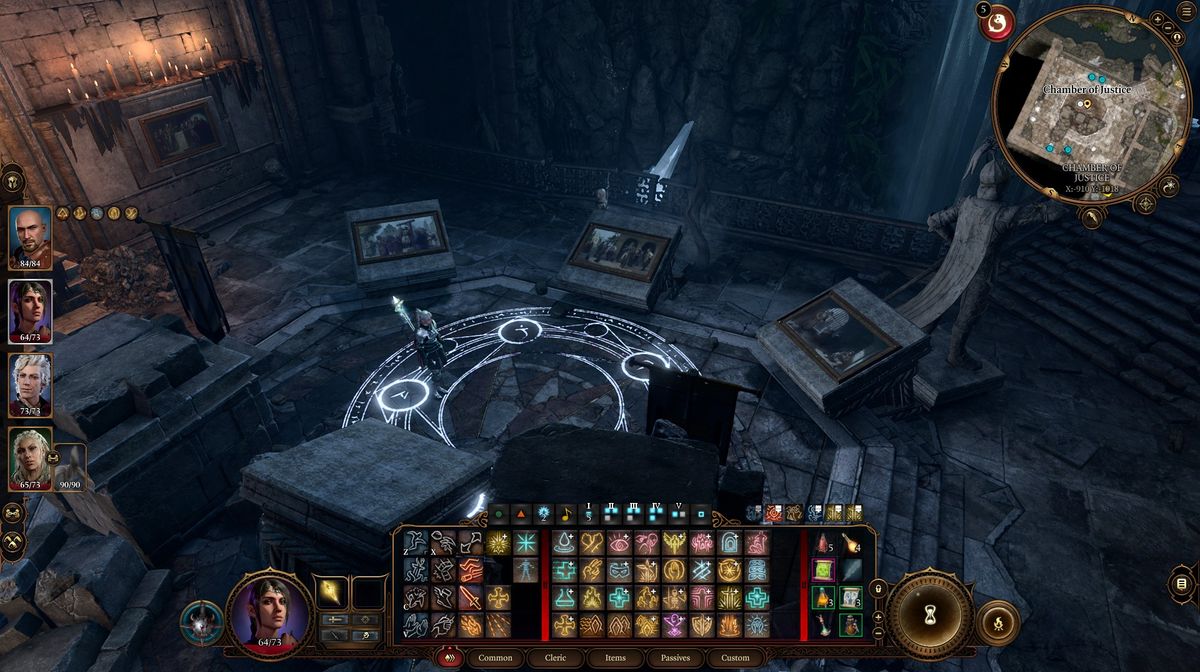Click the red inspiration counter icon

996,22
